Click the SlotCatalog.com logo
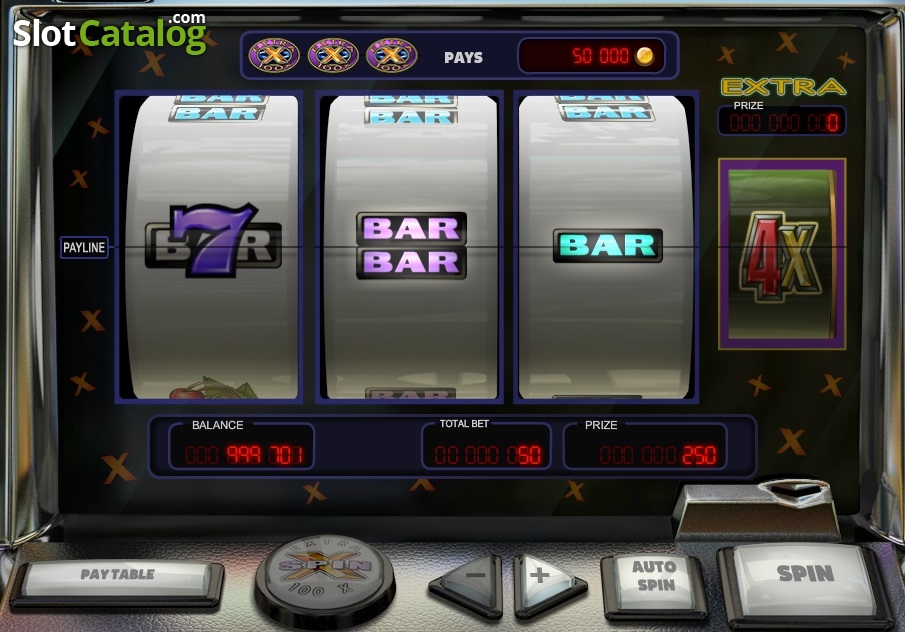This screenshot has height=632, width=905. coord(110,34)
